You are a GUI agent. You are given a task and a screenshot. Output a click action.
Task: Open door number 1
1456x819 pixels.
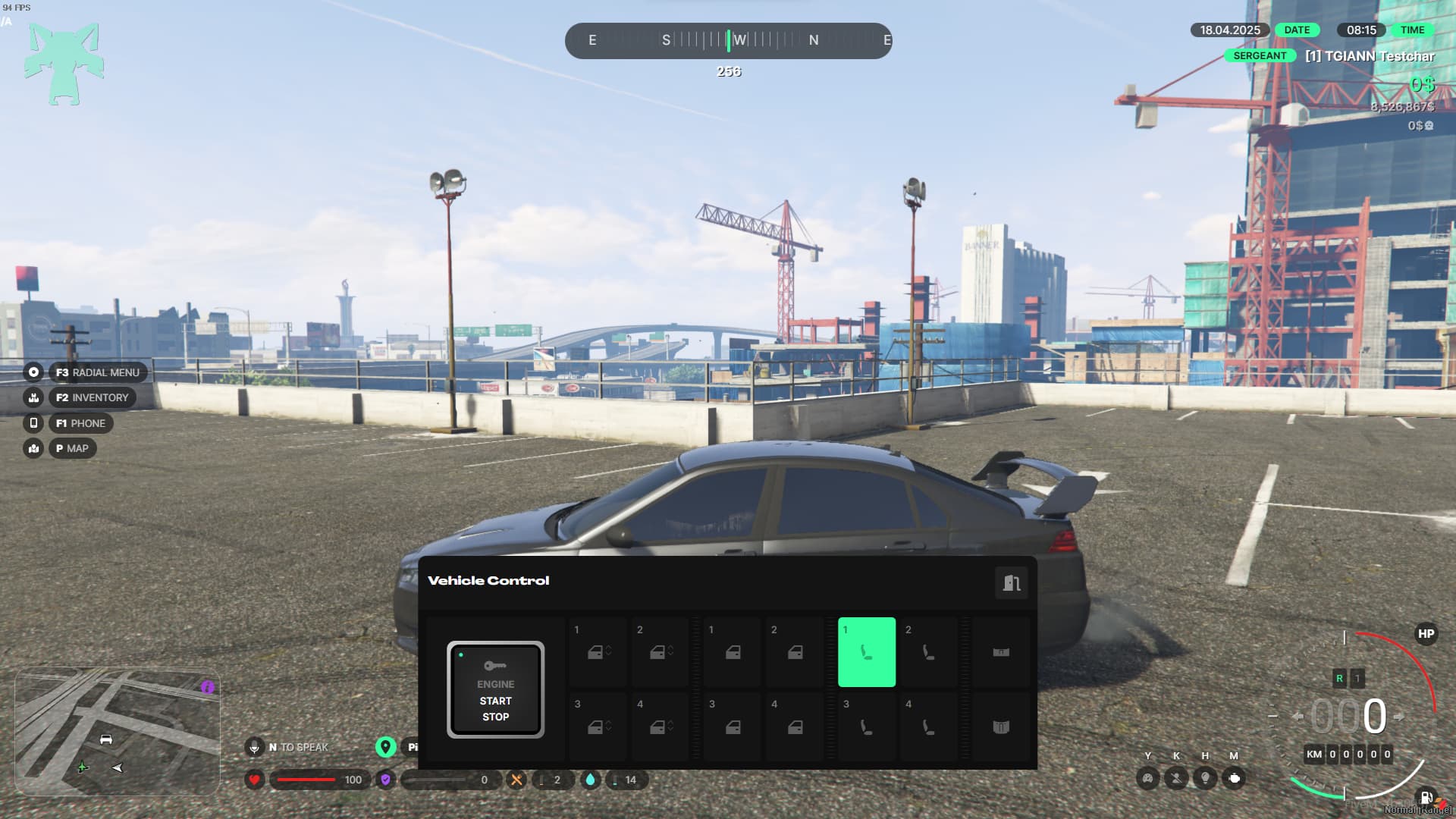coord(733,652)
